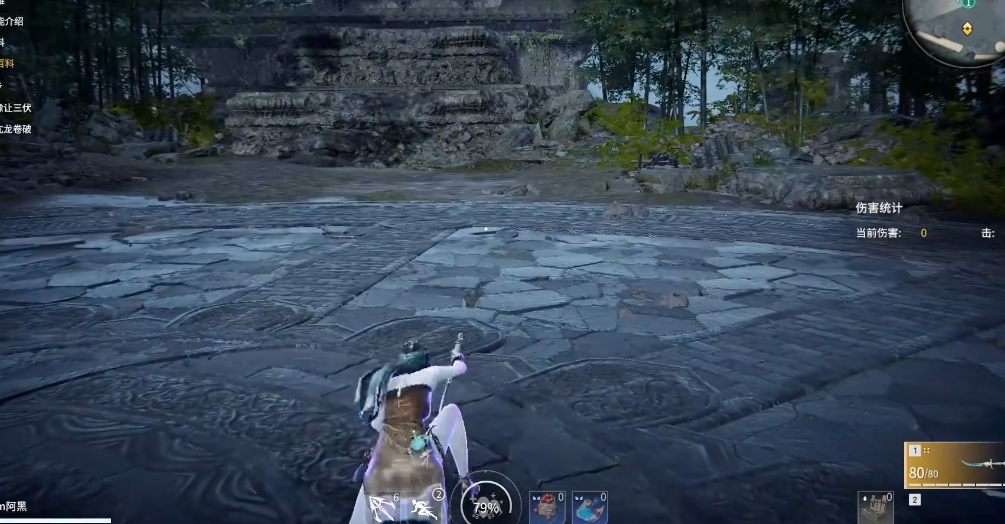Select the crossbow skill icon

coord(383,507)
